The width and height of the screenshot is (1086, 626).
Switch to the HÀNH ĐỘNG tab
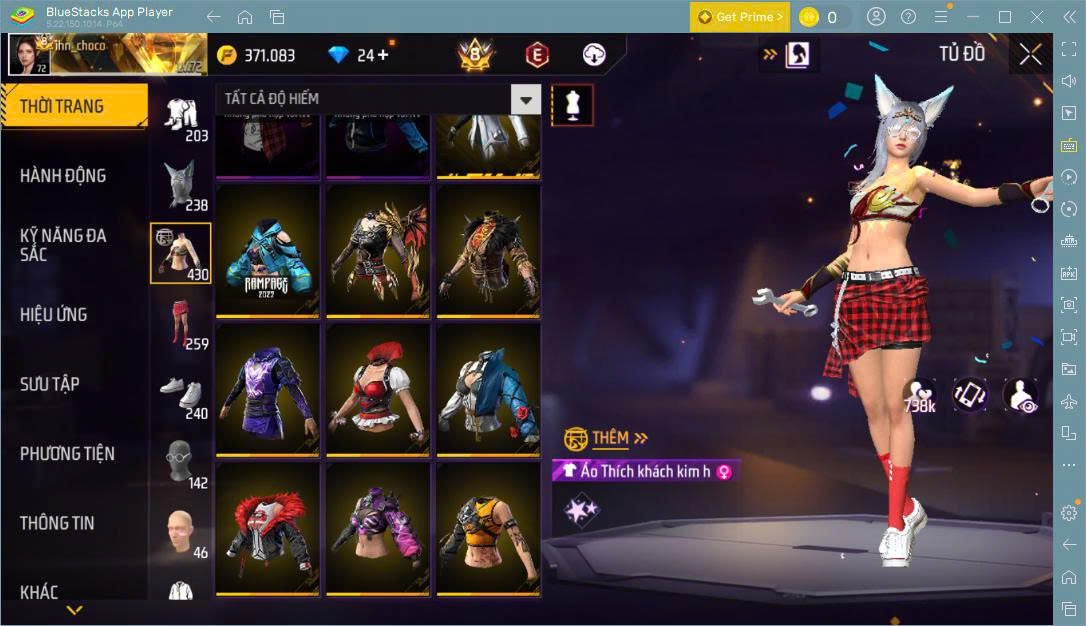tap(63, 176)
